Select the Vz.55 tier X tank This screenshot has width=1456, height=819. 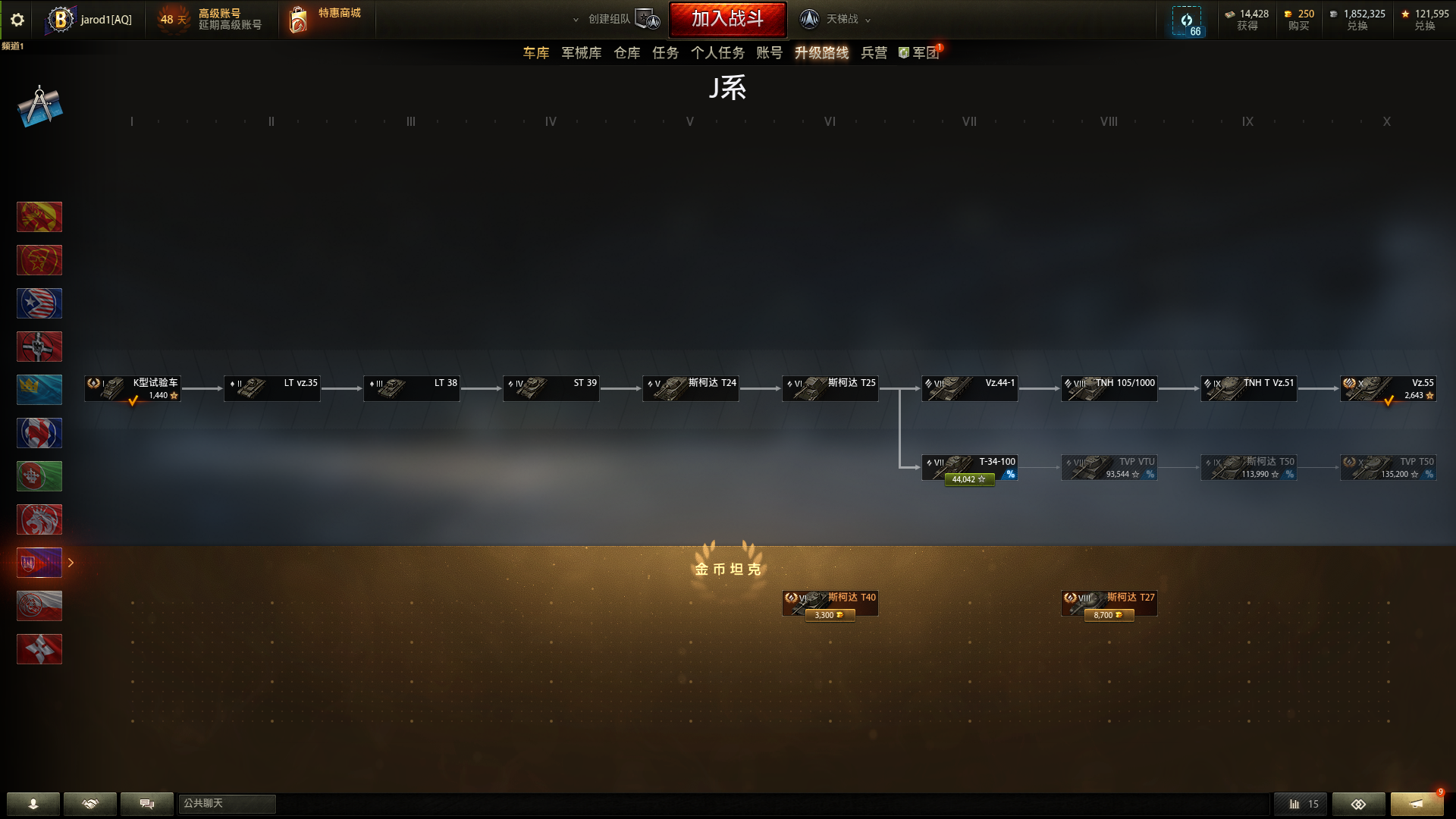[x=1388, y=388]
